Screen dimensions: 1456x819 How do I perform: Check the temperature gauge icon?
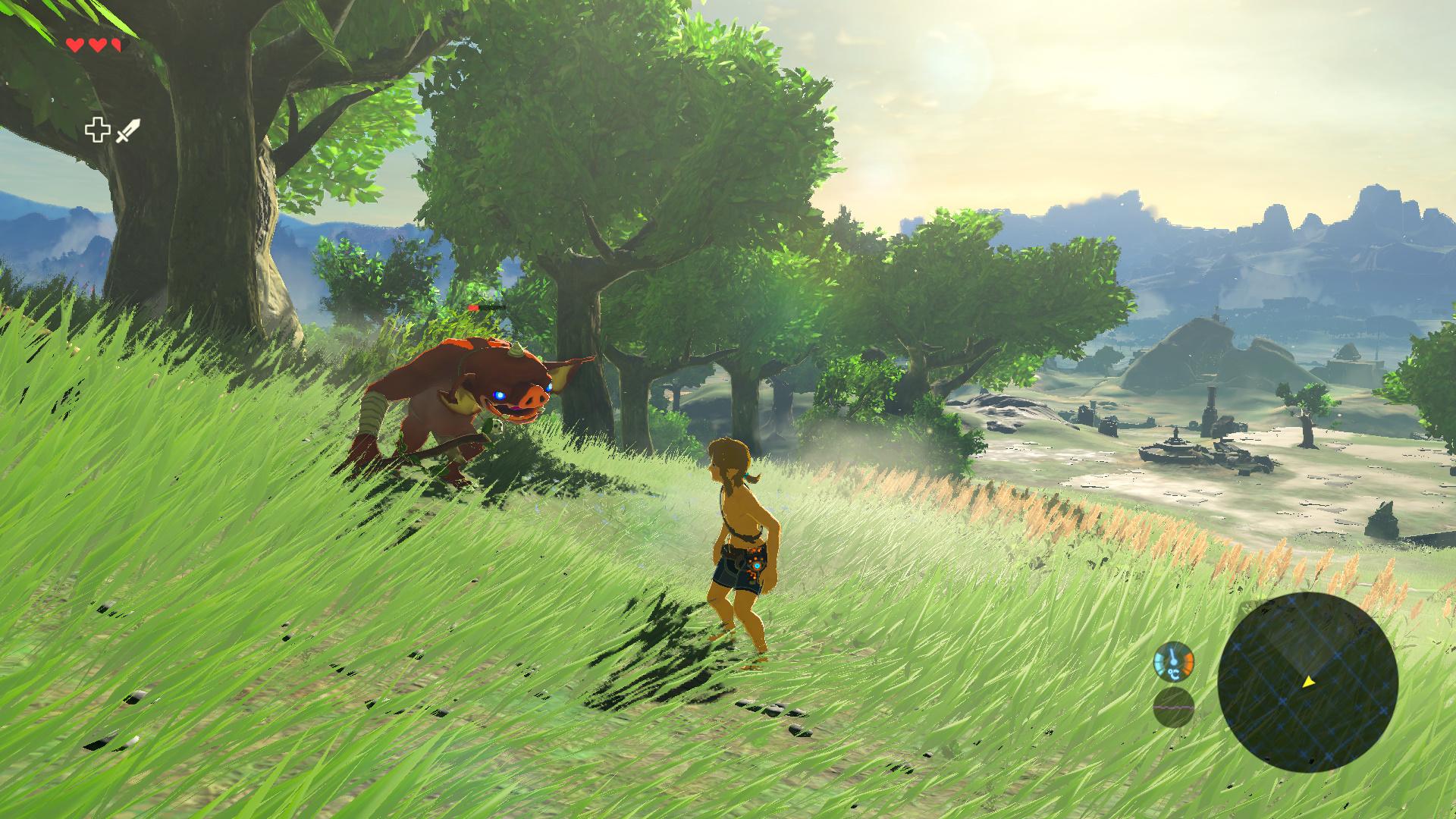[x=1173, y=662]
